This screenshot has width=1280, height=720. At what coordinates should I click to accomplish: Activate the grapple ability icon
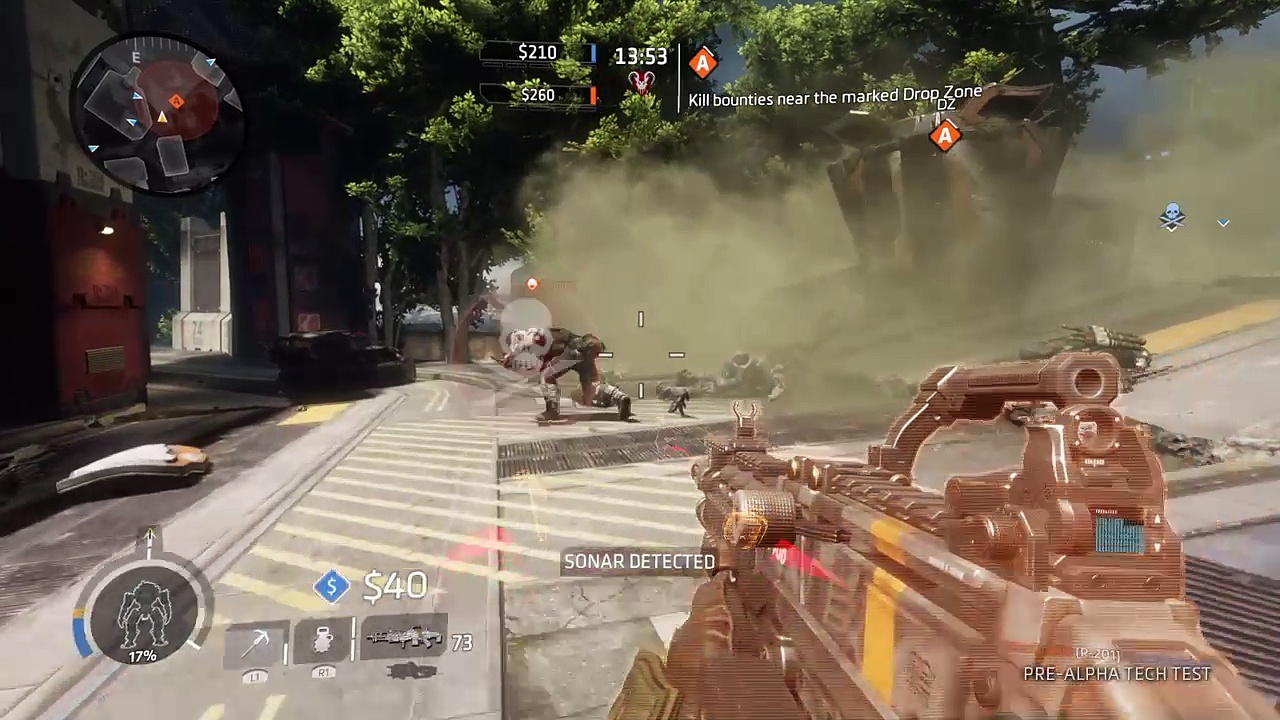click(255, 642)
